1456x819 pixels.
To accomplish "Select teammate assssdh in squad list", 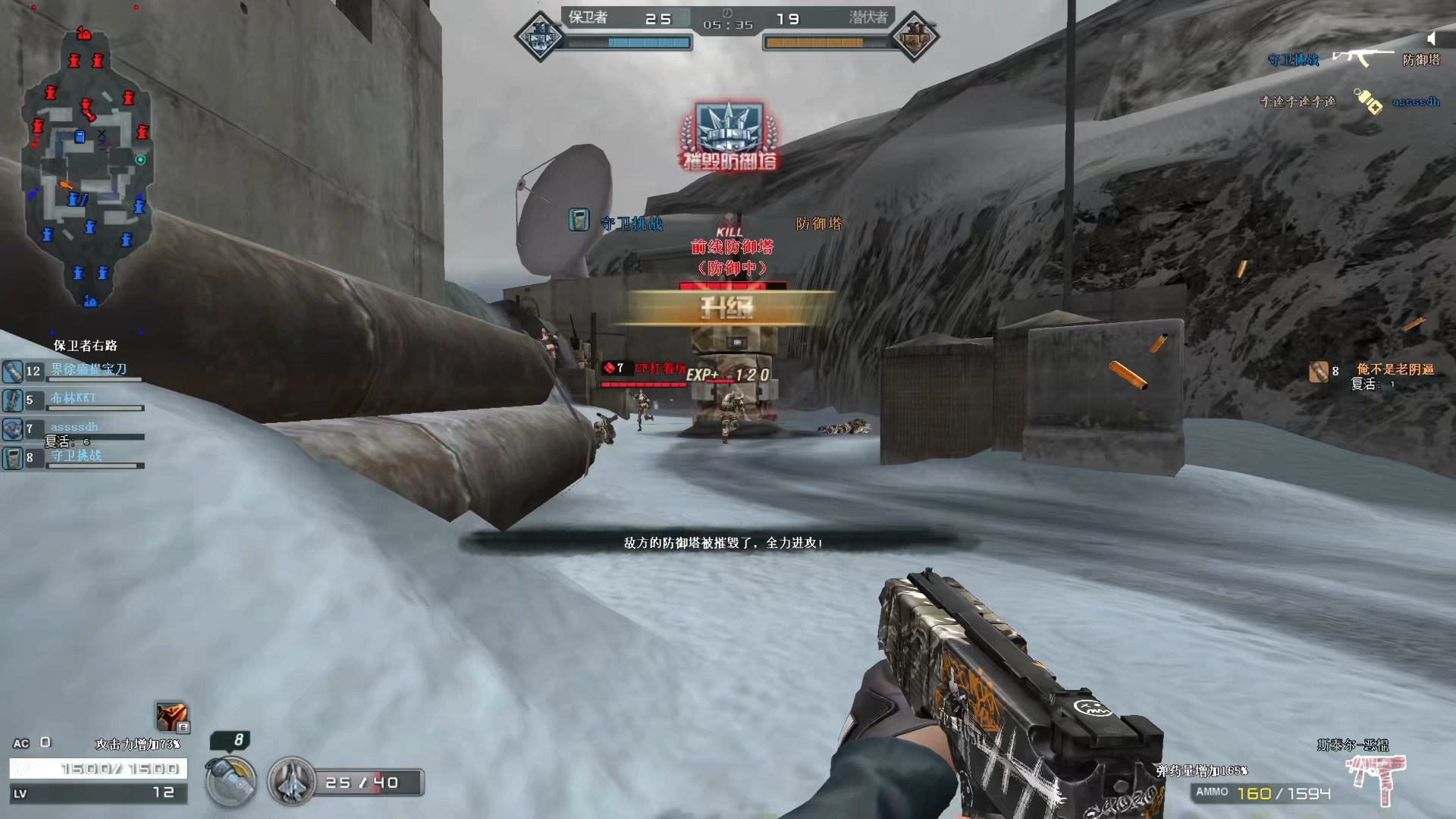I will [x=74, y=428].
